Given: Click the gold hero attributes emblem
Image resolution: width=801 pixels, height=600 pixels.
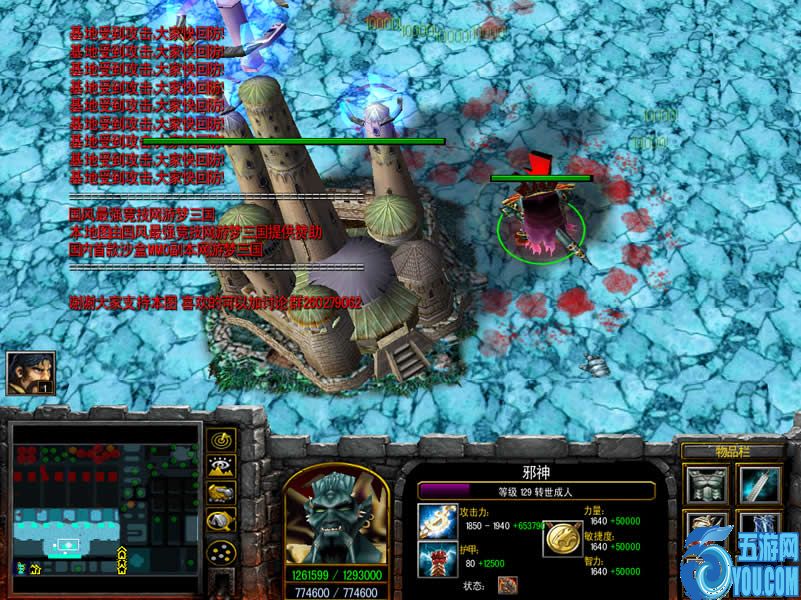Looking at the screenshot, I should click(563, 539).
